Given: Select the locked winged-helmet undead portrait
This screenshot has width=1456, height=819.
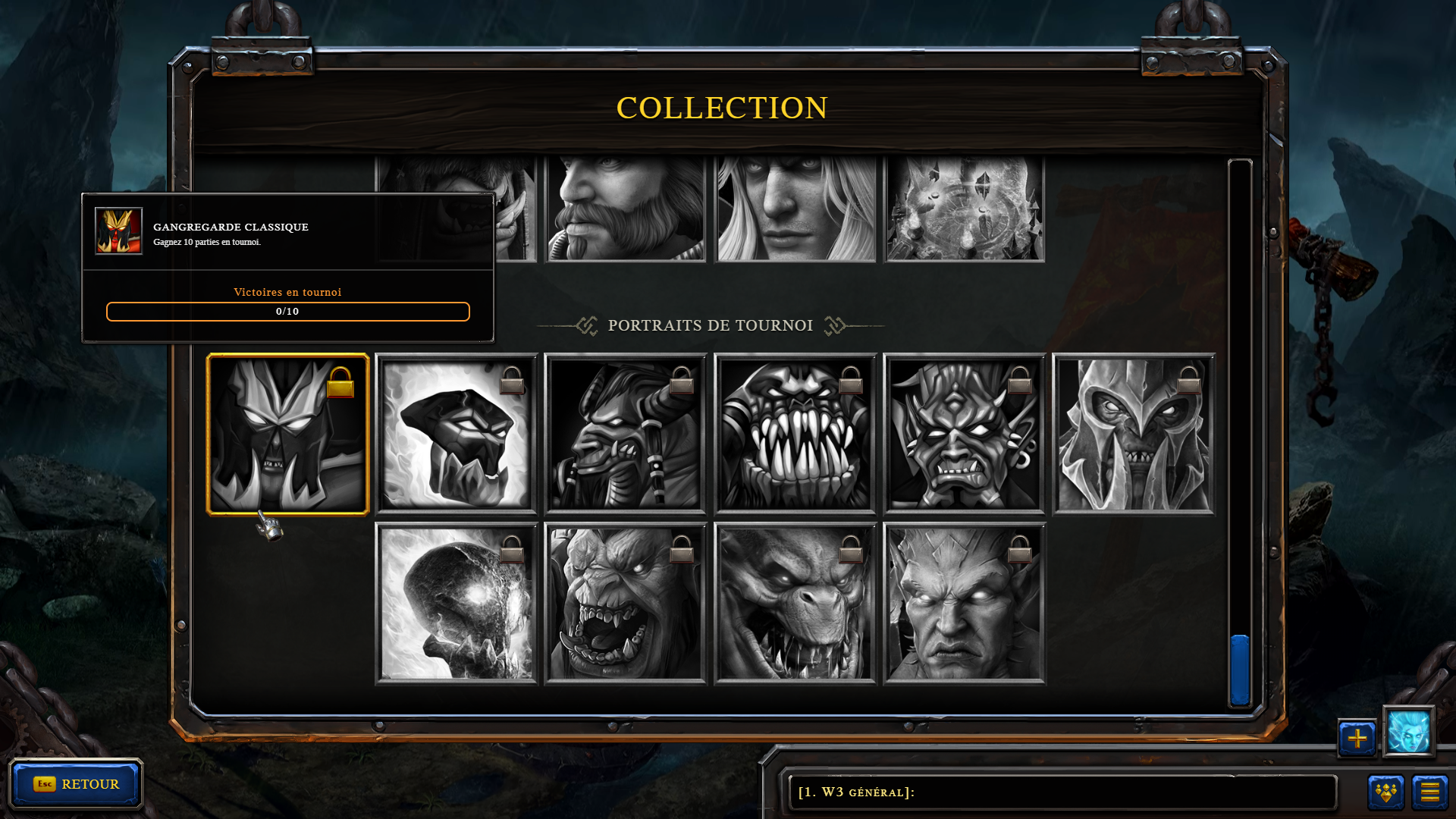Looking at the screenshot, I should pyautogui.click(x=1134, y=435).
